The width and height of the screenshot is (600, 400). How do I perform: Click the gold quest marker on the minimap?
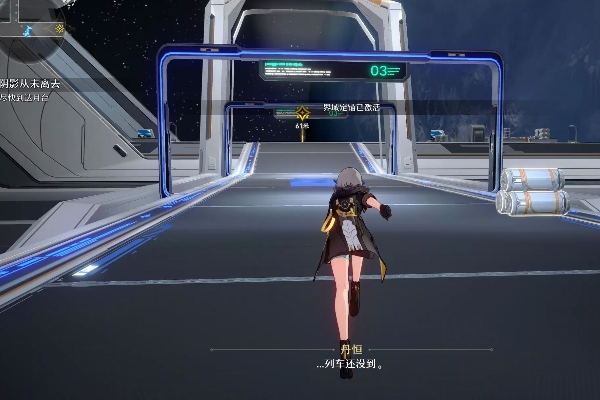coord(59,28)
